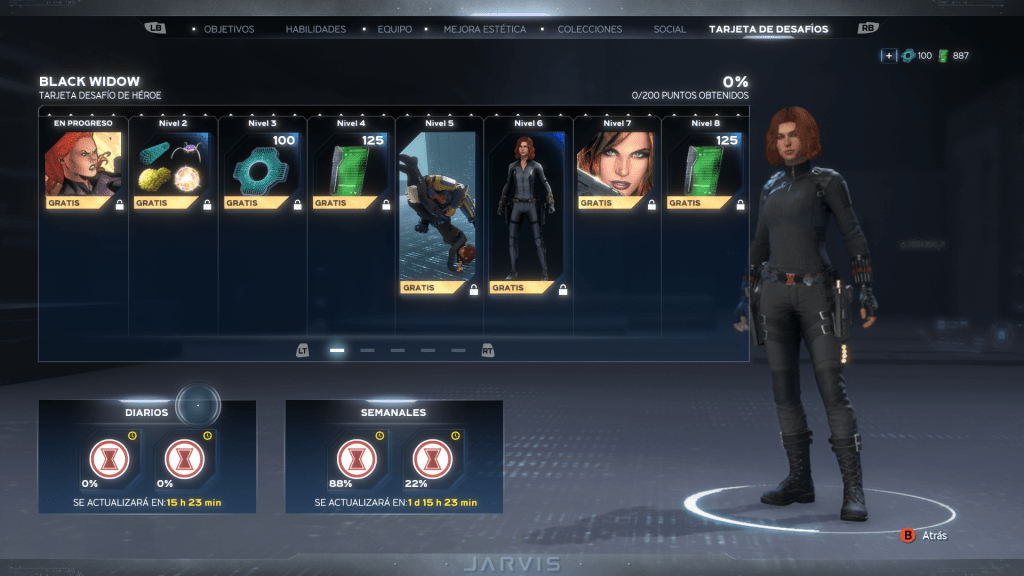Open the weekly challenge at 88%
Image resolution: width=1024 pixels, height=576 pixels.
pos(354,458)
